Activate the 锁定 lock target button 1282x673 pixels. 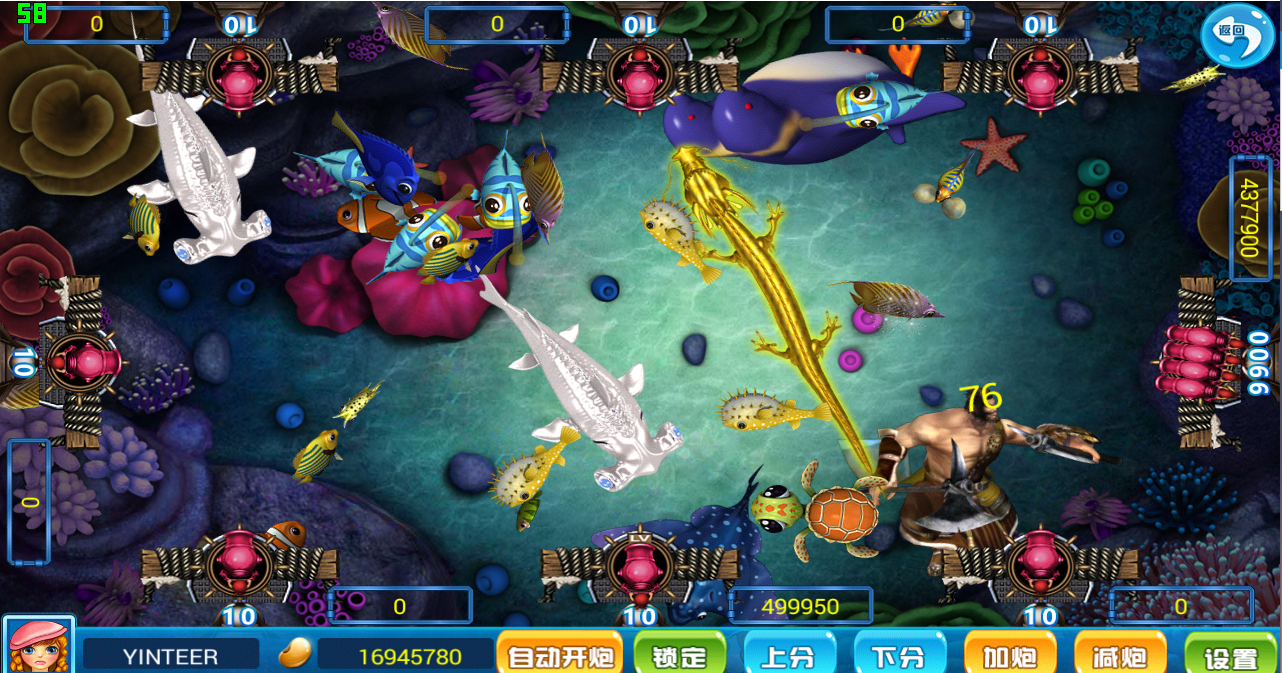pyautogui.click(x=679, y=656)
